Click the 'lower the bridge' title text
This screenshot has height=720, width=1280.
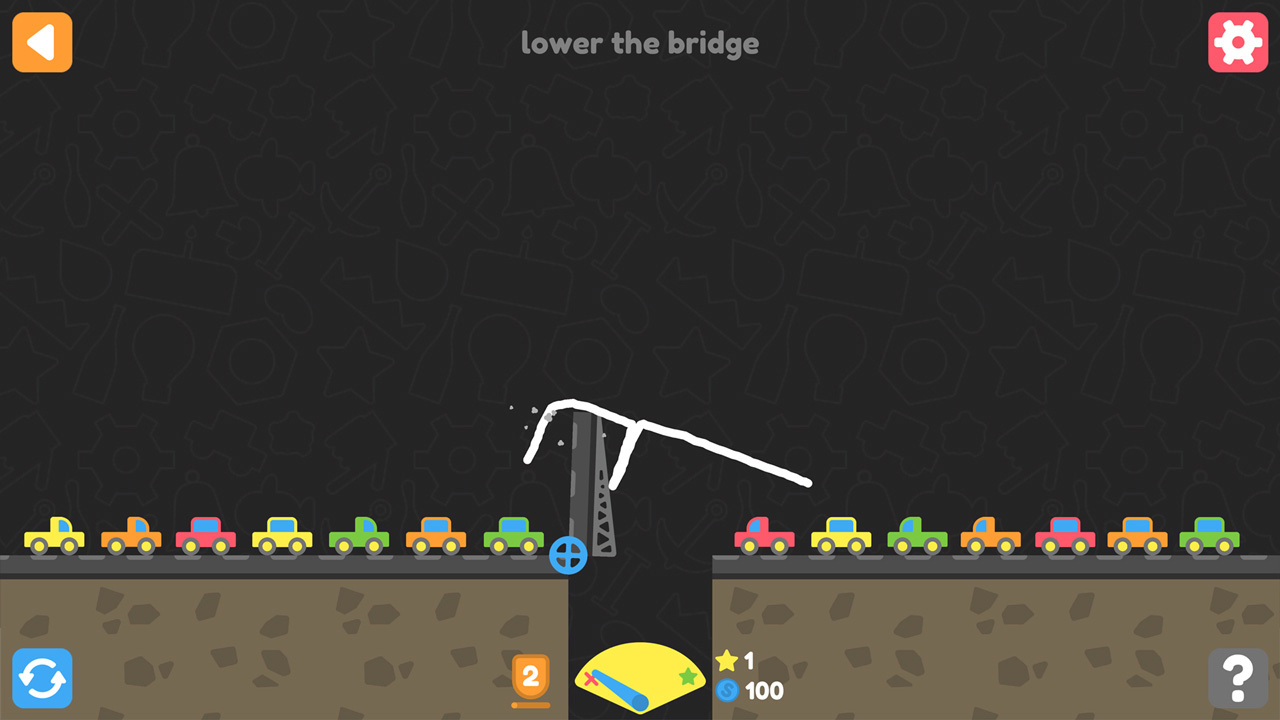640,43
